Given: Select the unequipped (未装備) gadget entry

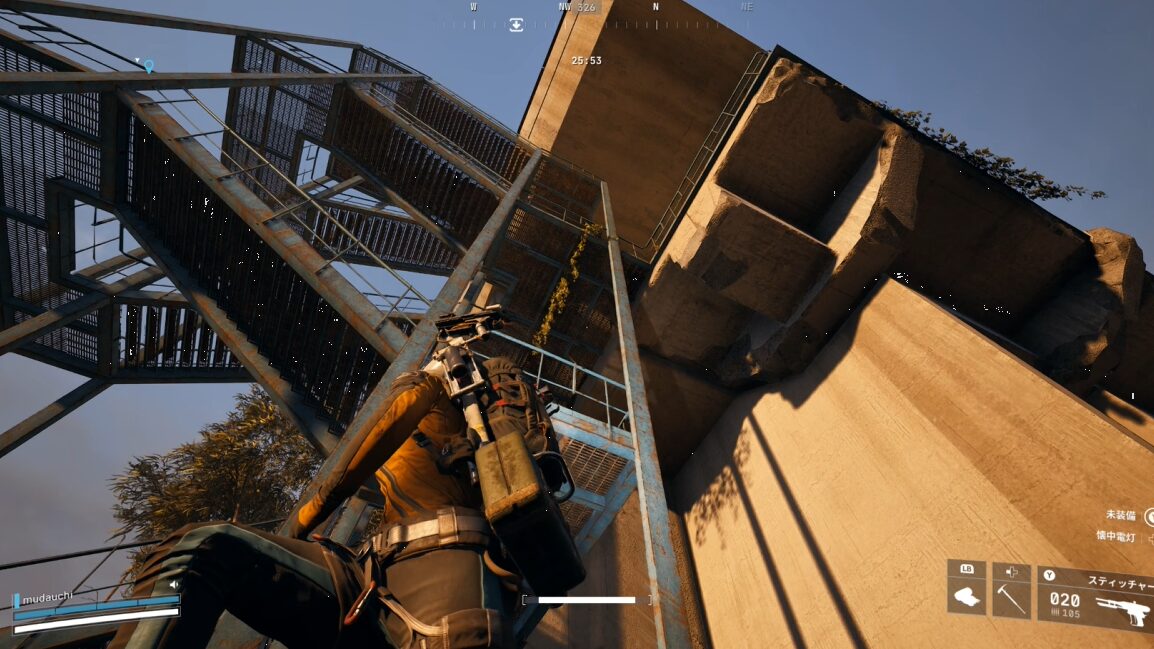Looking at the screenshot, I should (1121, 515).
